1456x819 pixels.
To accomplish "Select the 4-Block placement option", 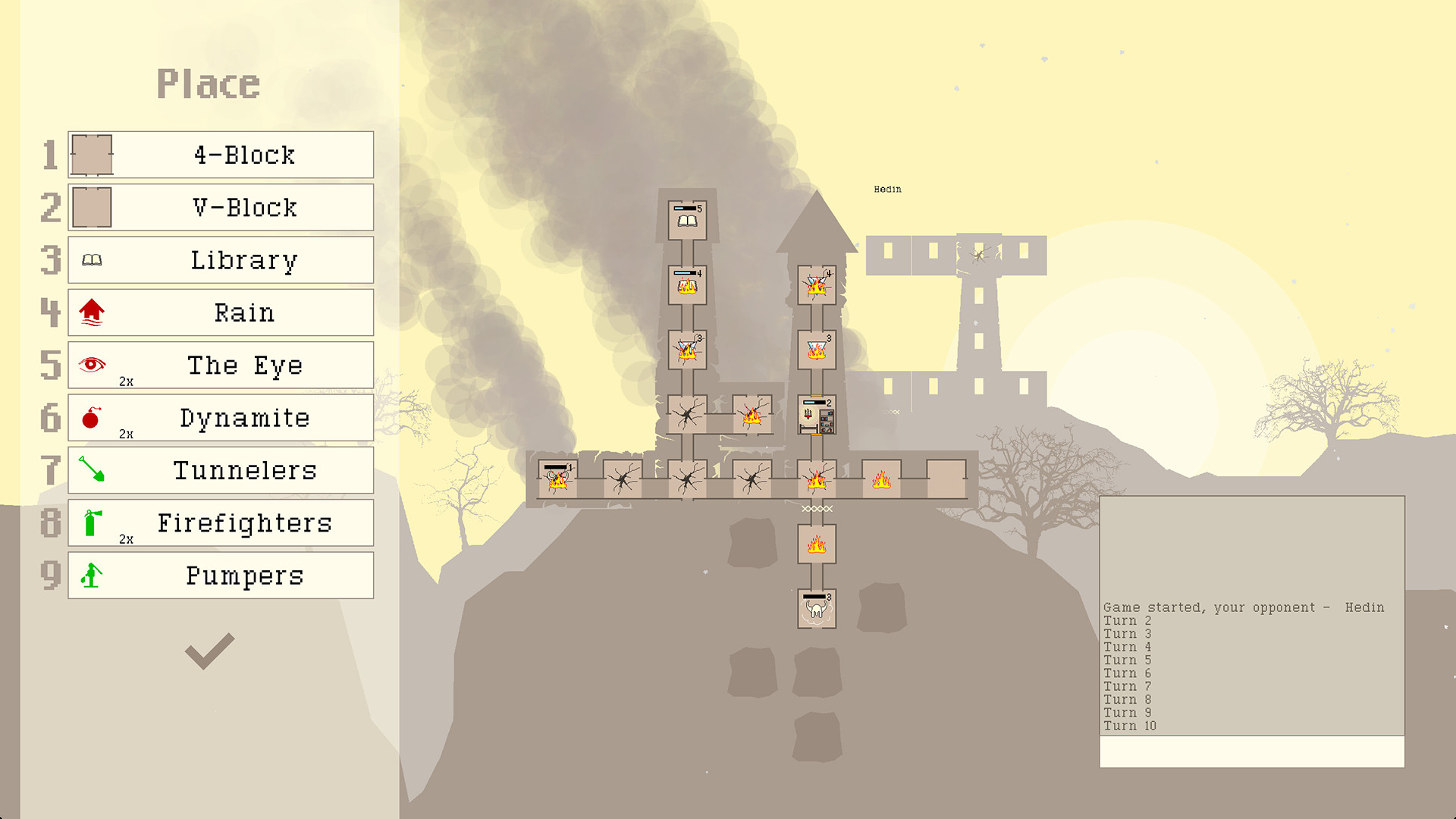I will point(220,155).
